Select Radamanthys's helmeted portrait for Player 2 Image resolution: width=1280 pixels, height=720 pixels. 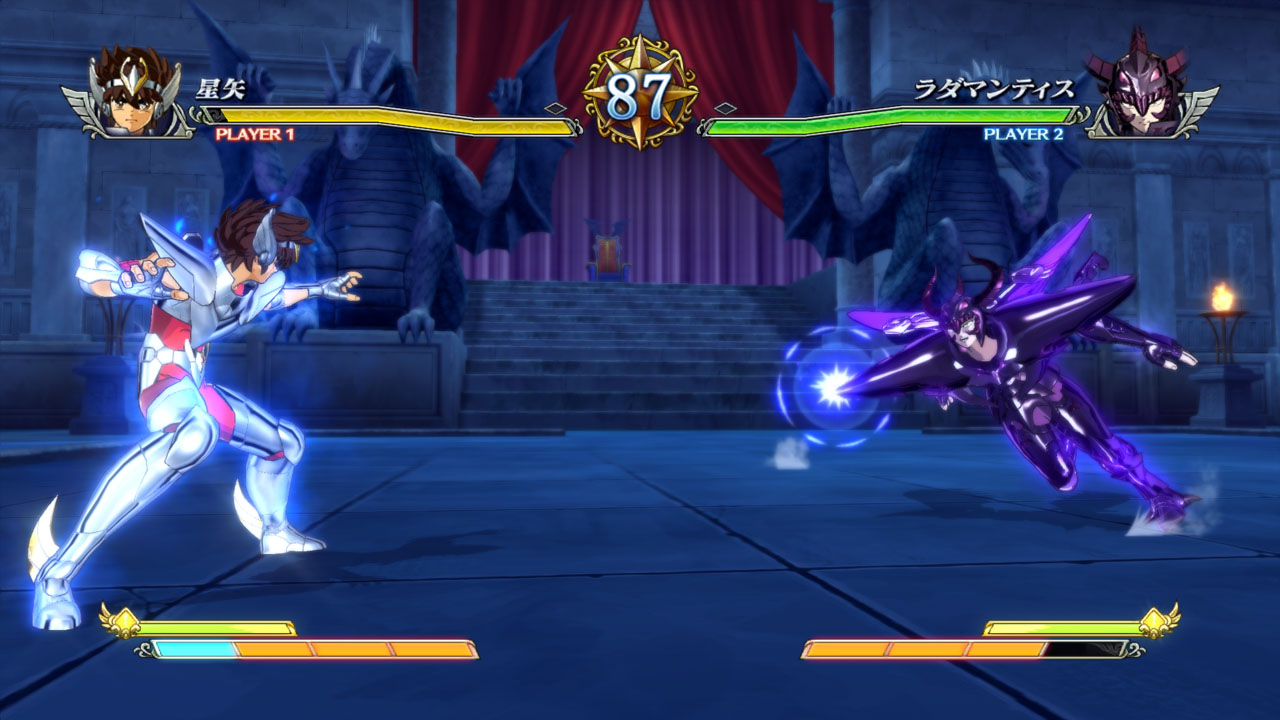pos(1143,86)
